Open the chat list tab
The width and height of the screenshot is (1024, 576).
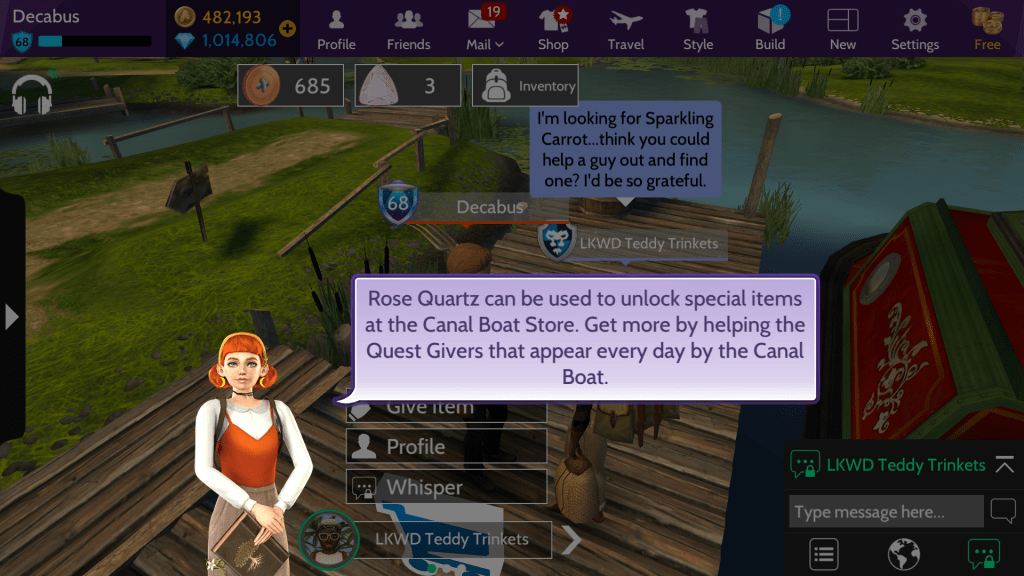pyautogui.click(x=824, y=553)
